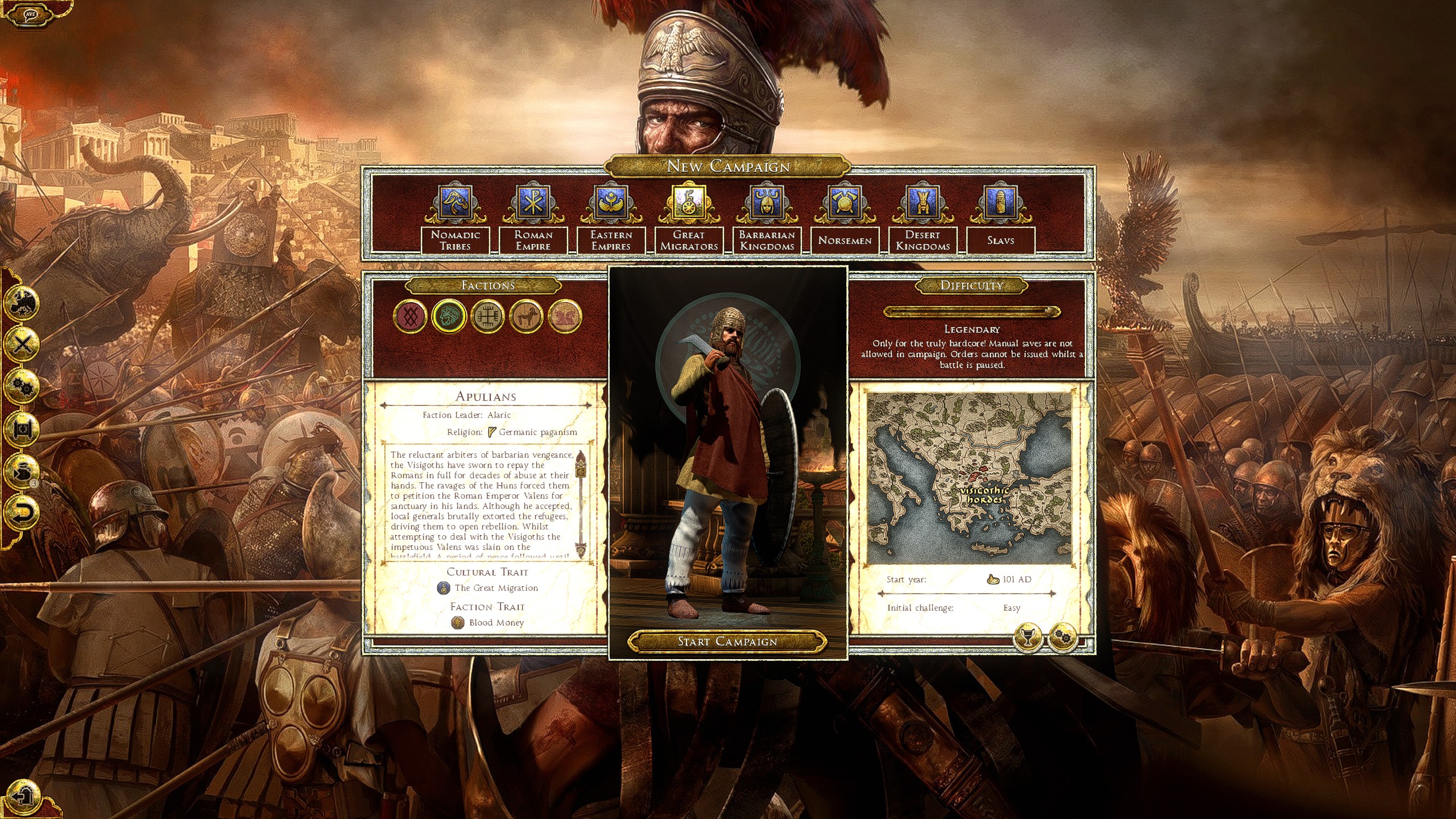The height and width of the screenshot is (819, 1456).
Task: Select the horse-emblem faction
Action: click(526, 316)
